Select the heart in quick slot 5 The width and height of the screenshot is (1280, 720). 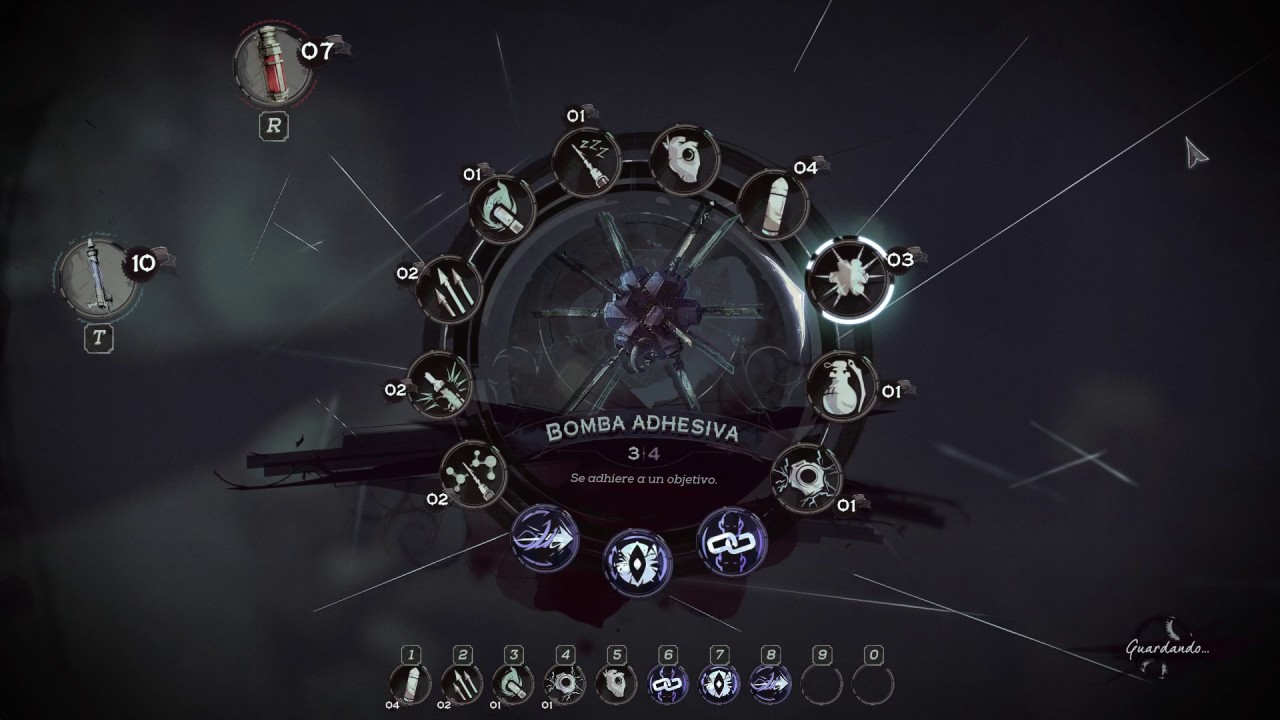pyautogui.click(x=617, y=684)
